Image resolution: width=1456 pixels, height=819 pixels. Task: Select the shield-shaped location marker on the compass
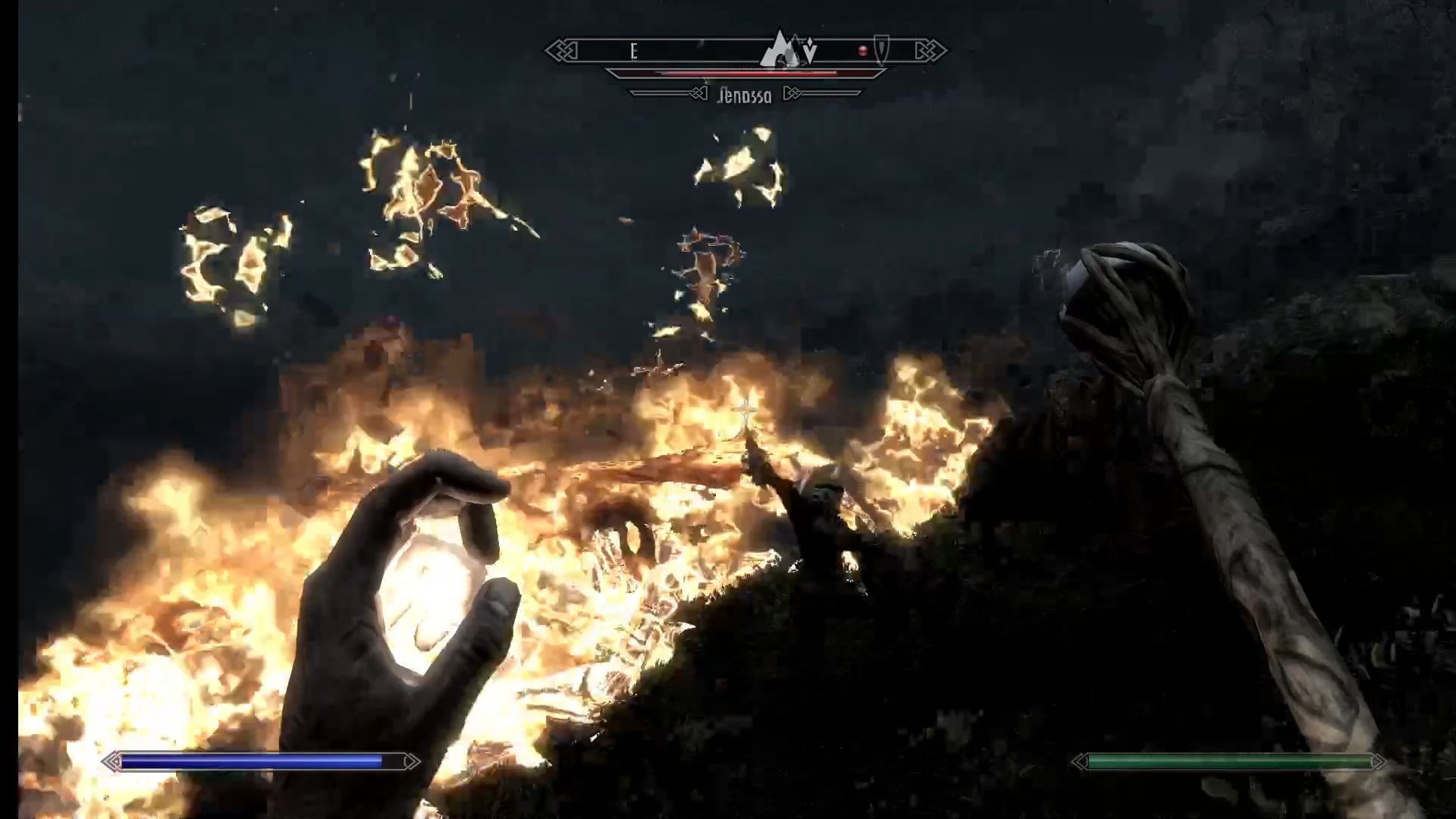click(880, 49)
